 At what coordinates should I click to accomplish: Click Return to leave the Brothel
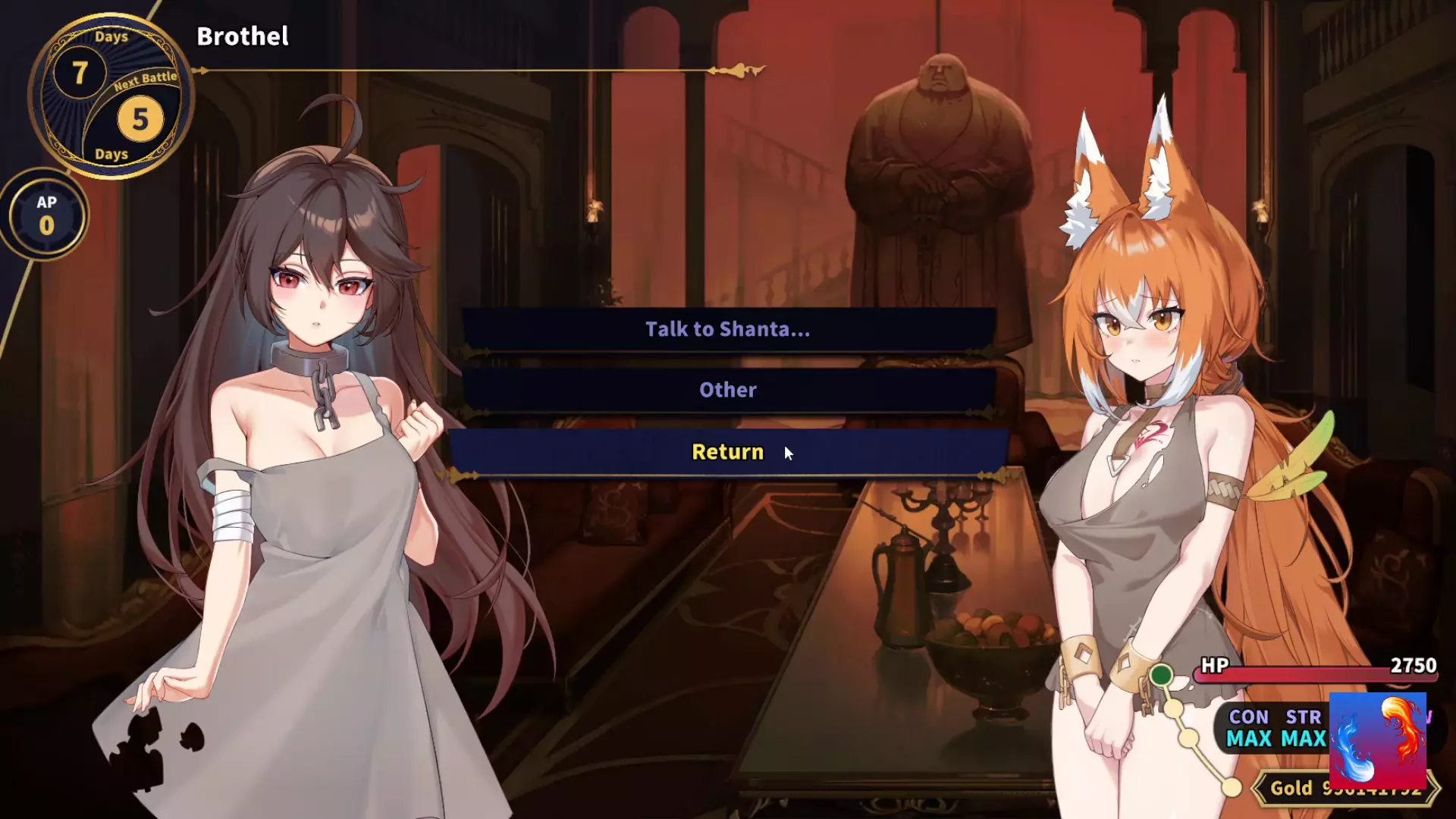[x=728, y=452]
